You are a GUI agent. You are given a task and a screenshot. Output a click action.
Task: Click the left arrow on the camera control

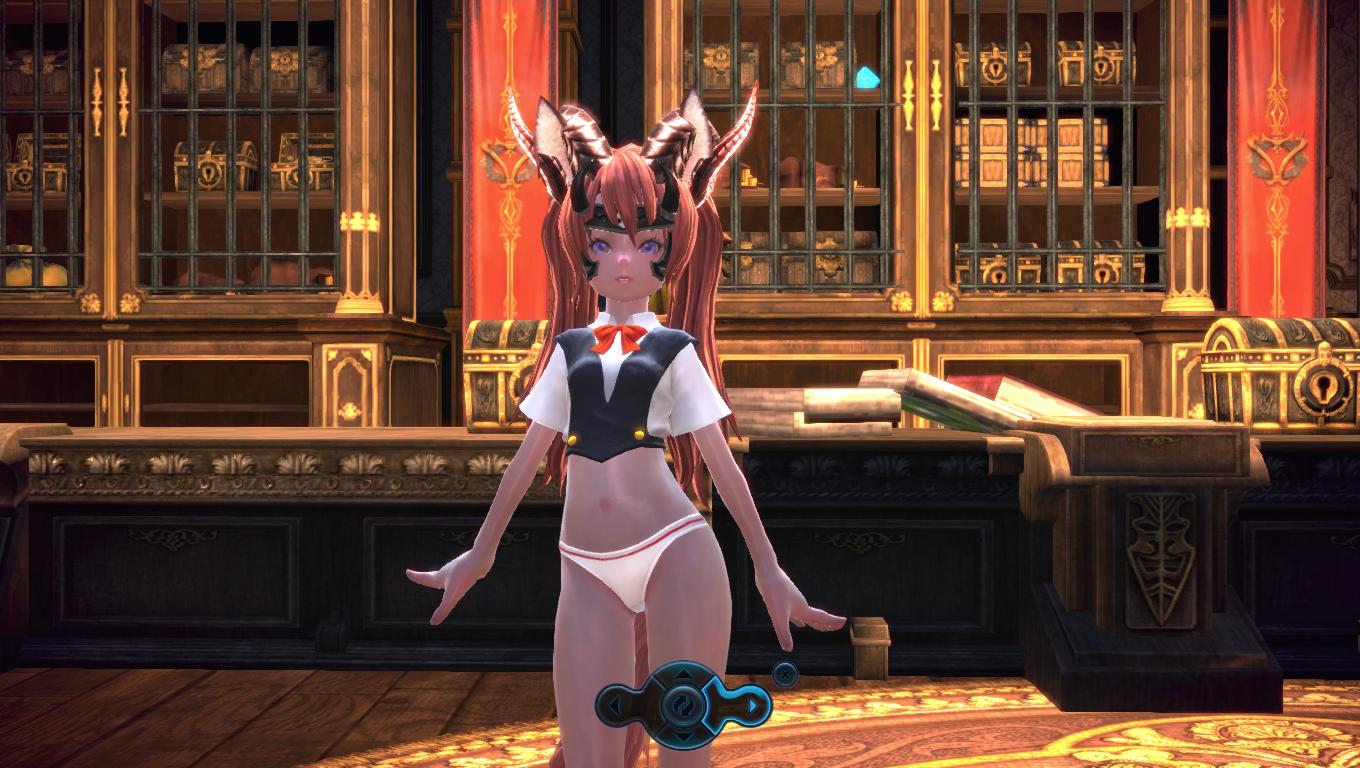(x=615, y=706)
